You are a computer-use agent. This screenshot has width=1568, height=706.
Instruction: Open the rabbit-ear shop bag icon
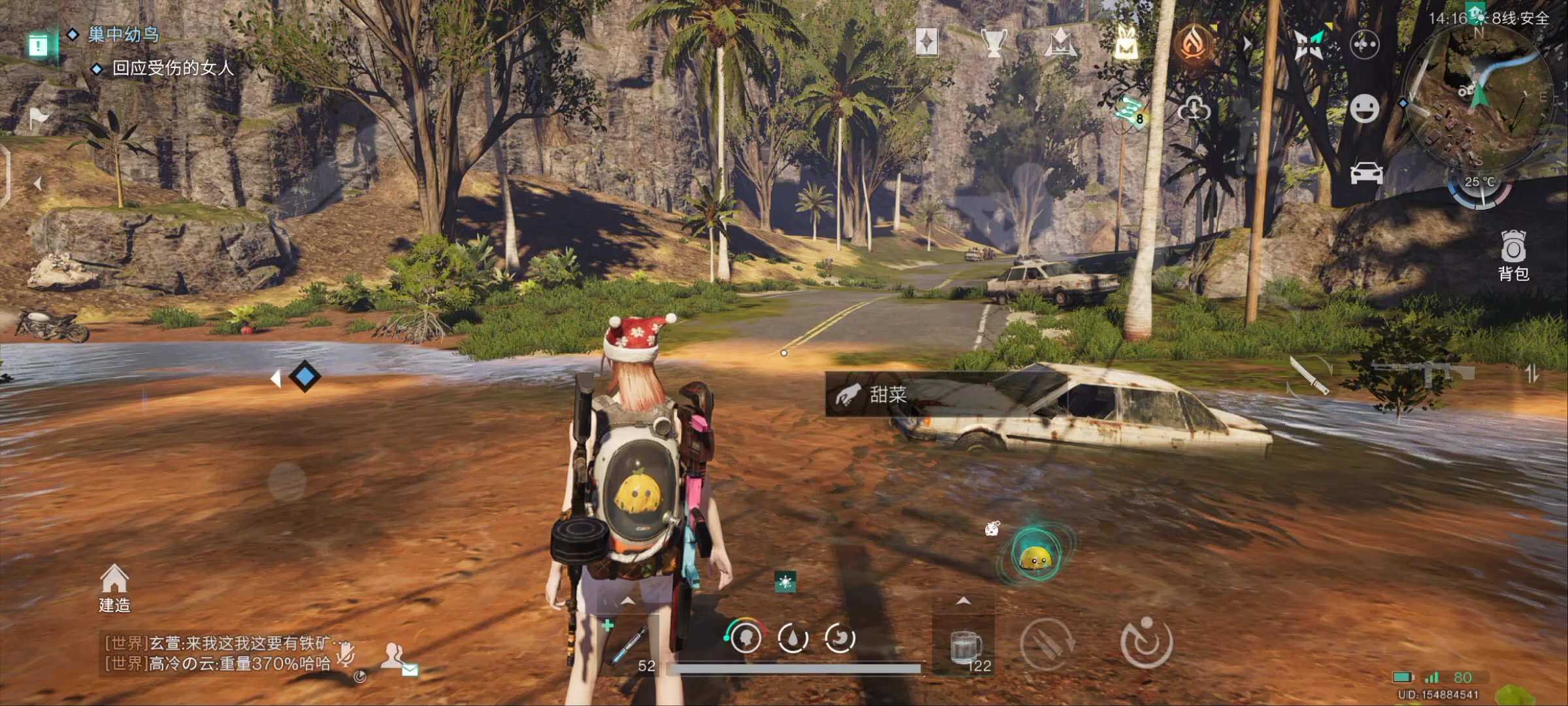pyautogui.click(x=1126, y=43)
